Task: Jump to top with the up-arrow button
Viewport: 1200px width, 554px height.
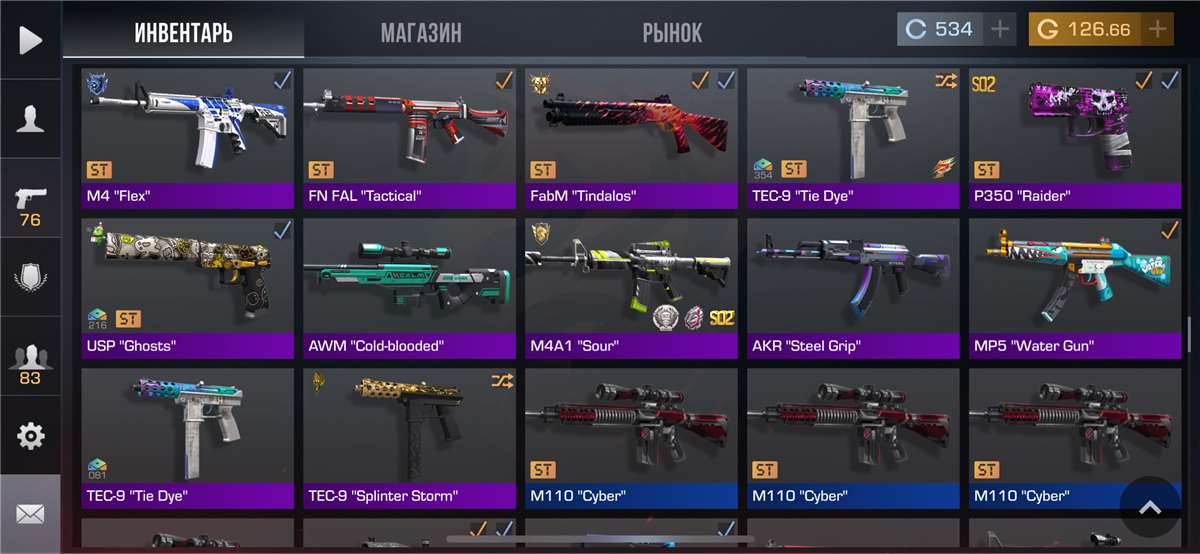Action: coord(1150,508)
